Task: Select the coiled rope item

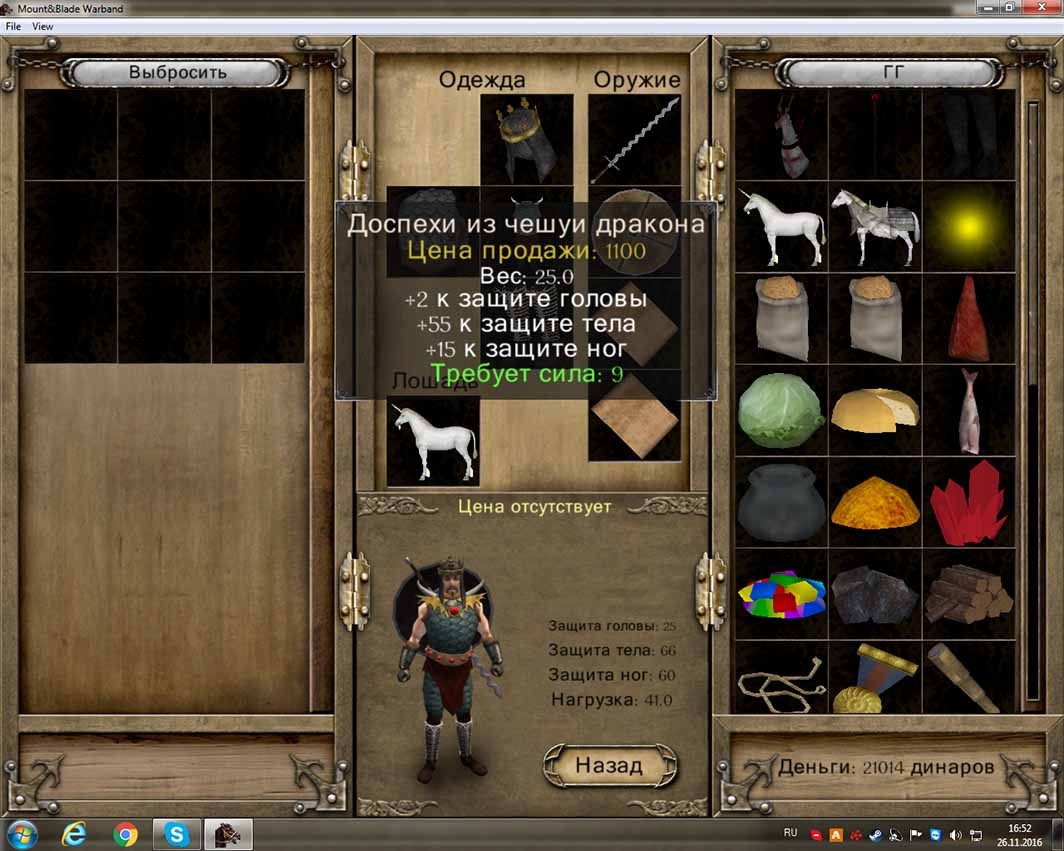Action: (x=780, y=680)
